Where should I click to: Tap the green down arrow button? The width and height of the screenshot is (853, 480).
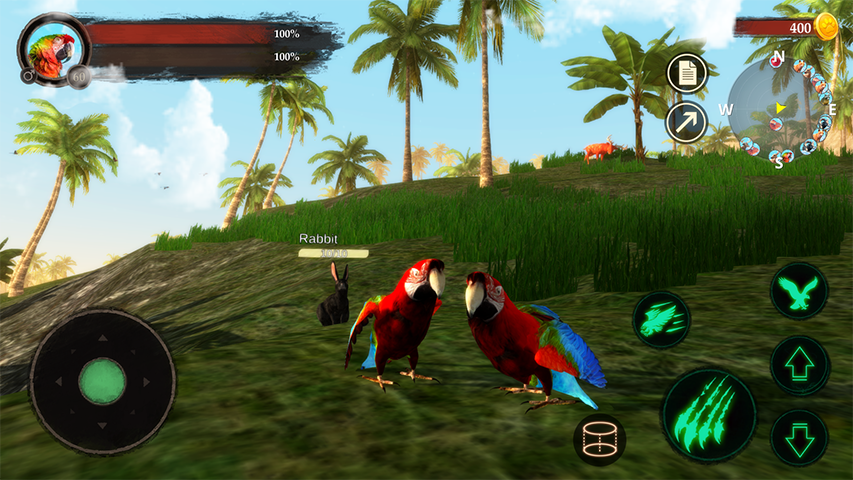coord(799,437)
